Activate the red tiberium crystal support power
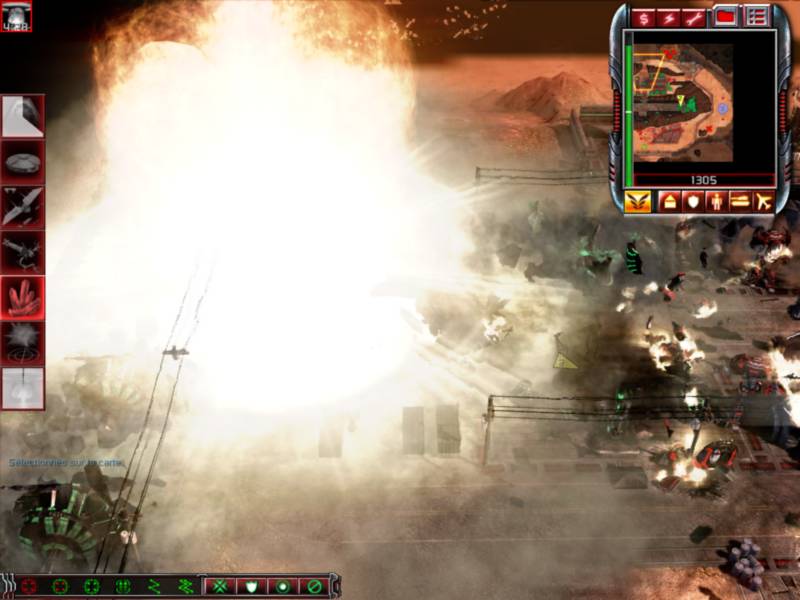Image resolution: width=800 pixels, height=600 pixels. point(22,297)
